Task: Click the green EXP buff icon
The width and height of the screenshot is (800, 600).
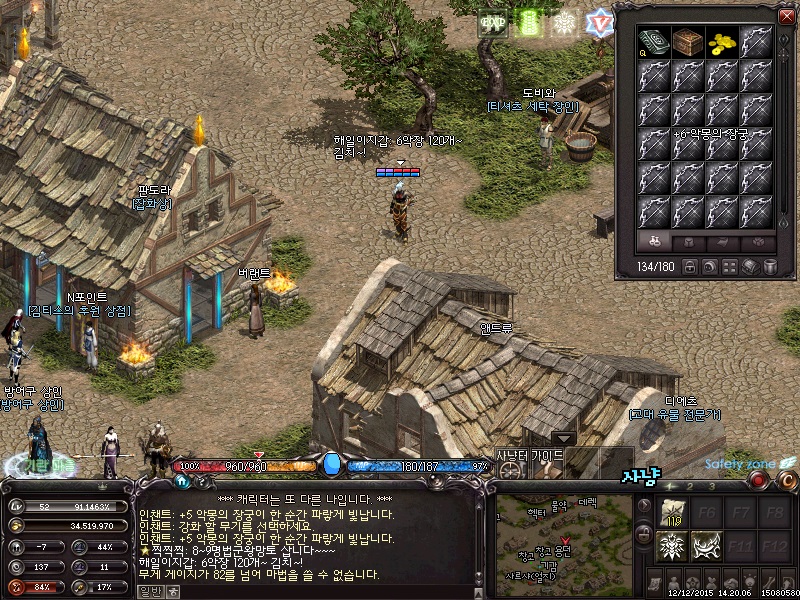Action: click(x=492, y=23)
